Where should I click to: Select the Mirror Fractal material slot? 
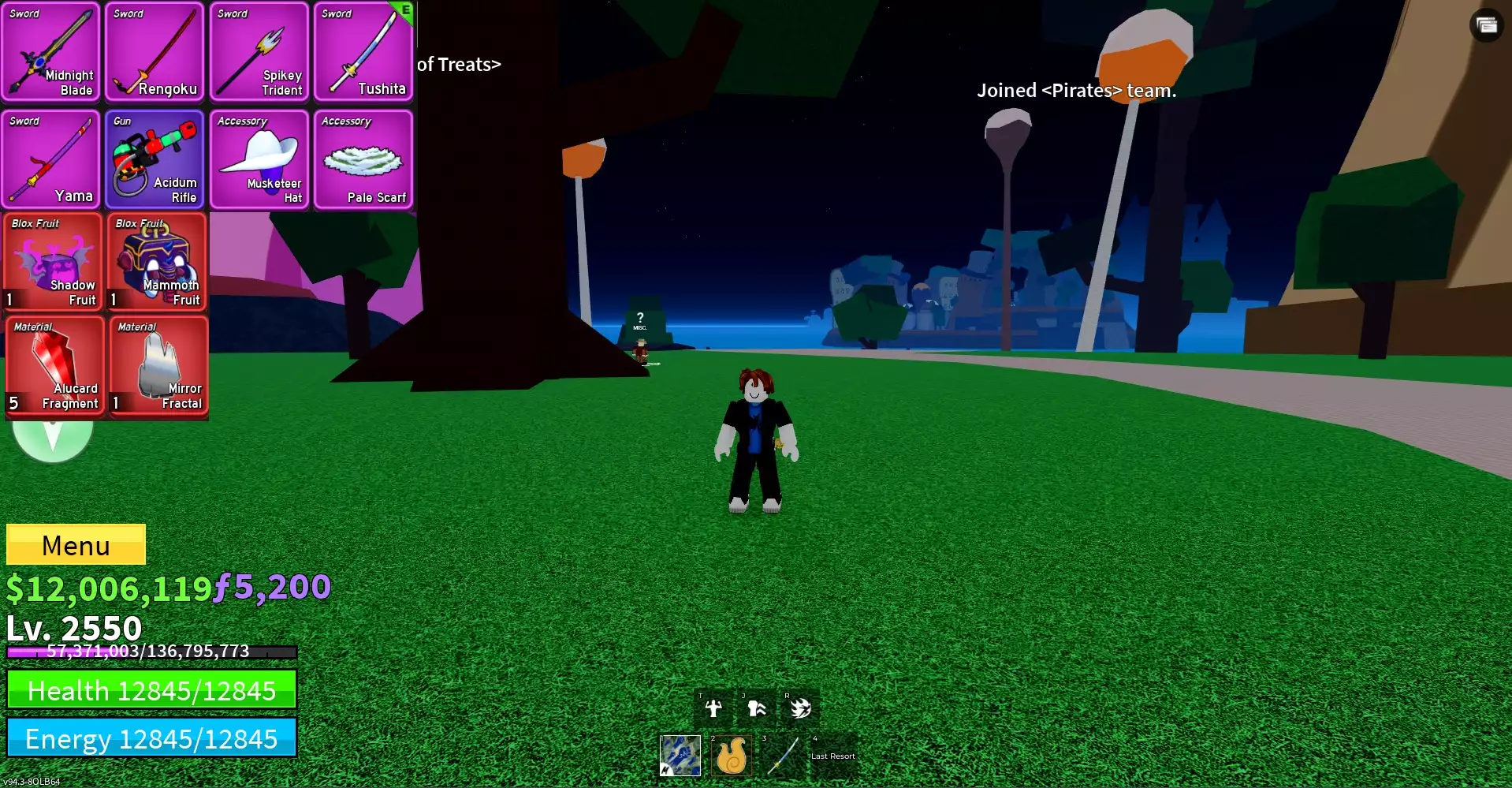tap(158, 365)
